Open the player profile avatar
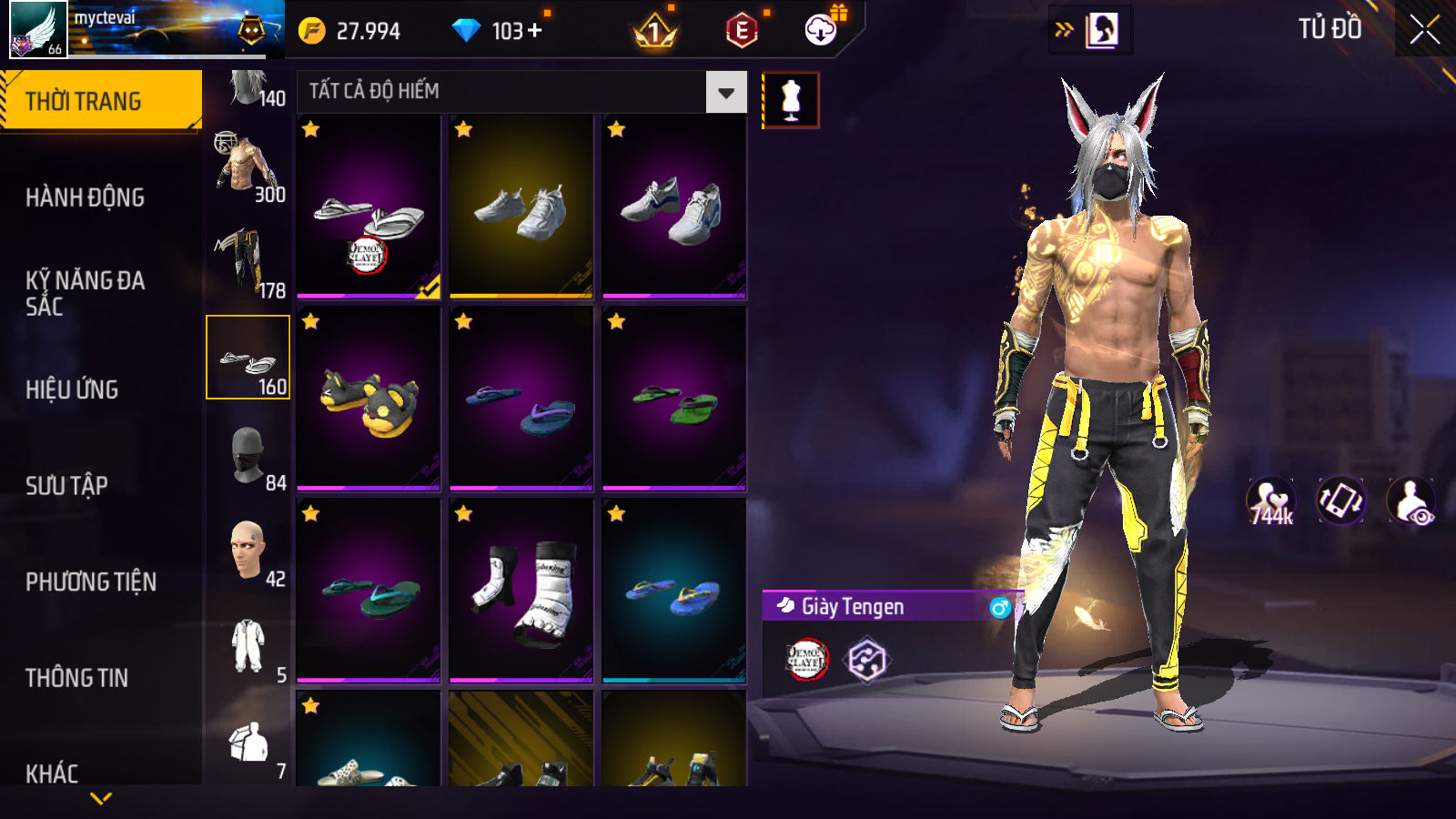This screenshot has height=819, width=1456. [x=37, y=29]
